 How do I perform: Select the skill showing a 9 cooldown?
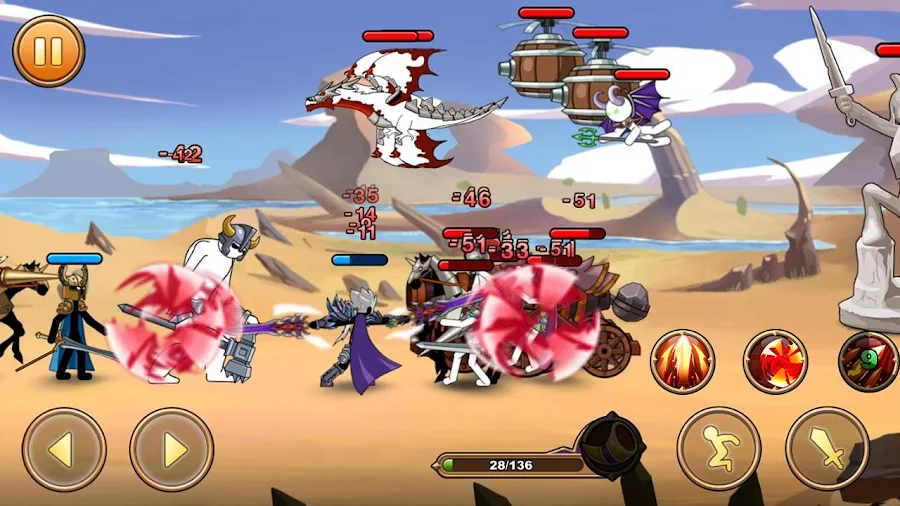pyautogui.click(x=866, y=361)
